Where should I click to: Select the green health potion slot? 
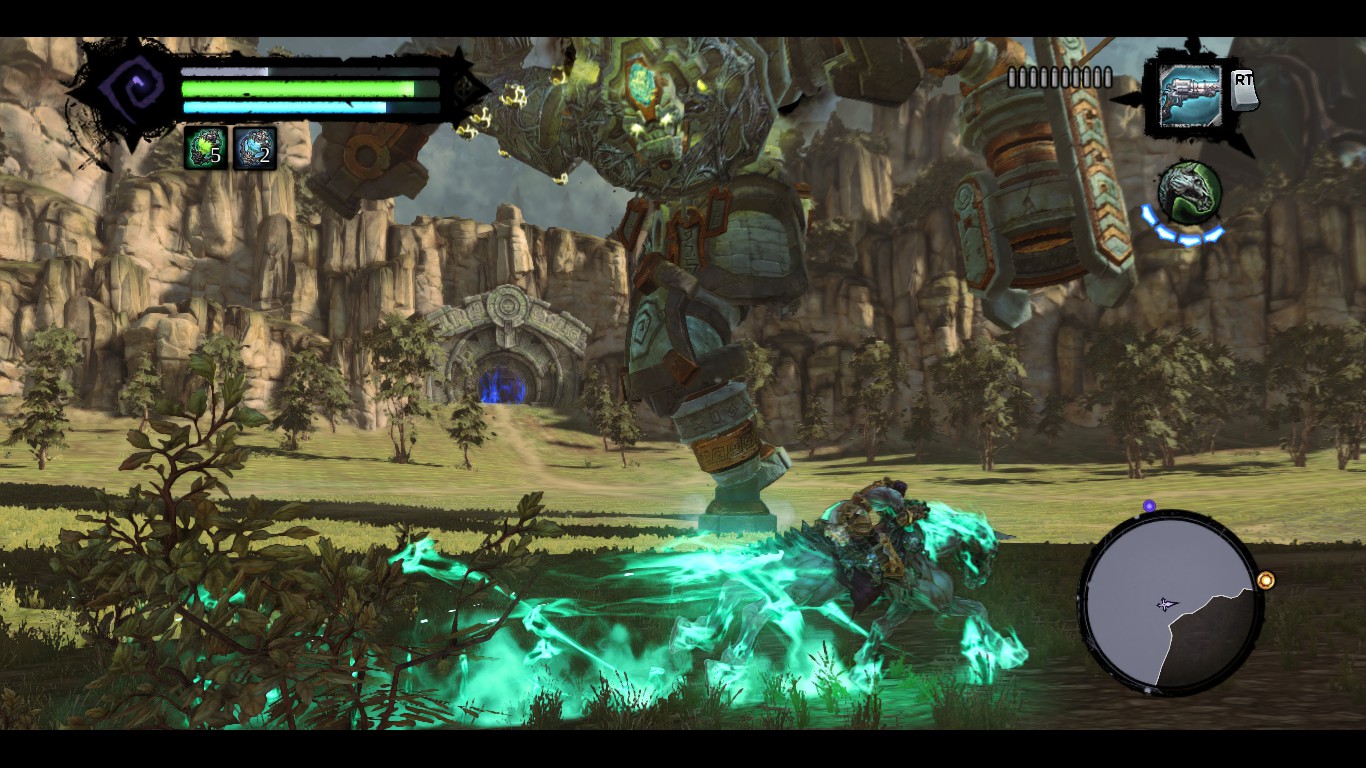[205, 148]
